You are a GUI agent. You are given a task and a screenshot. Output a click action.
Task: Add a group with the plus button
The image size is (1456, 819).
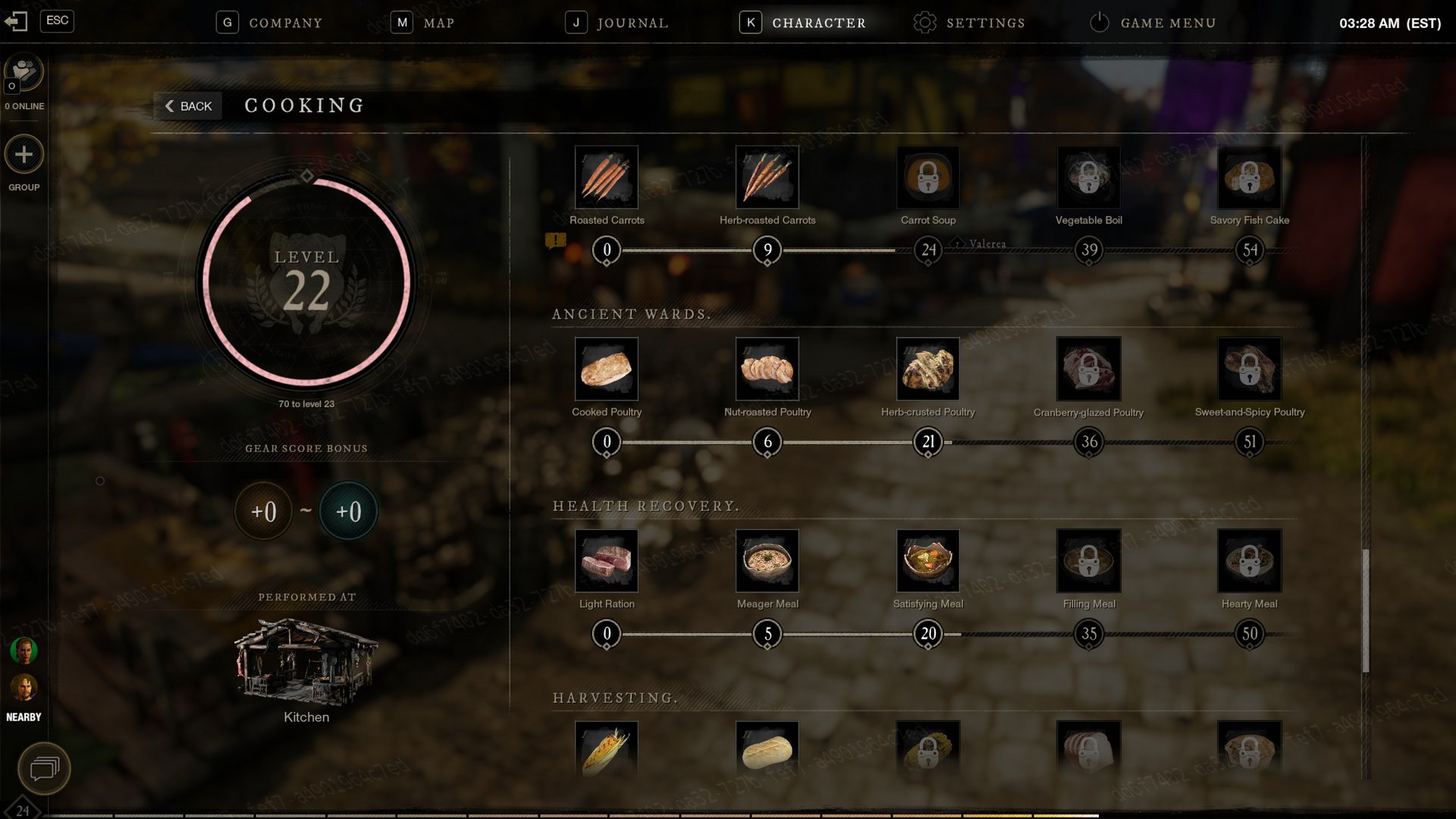(x=24, y=155)
